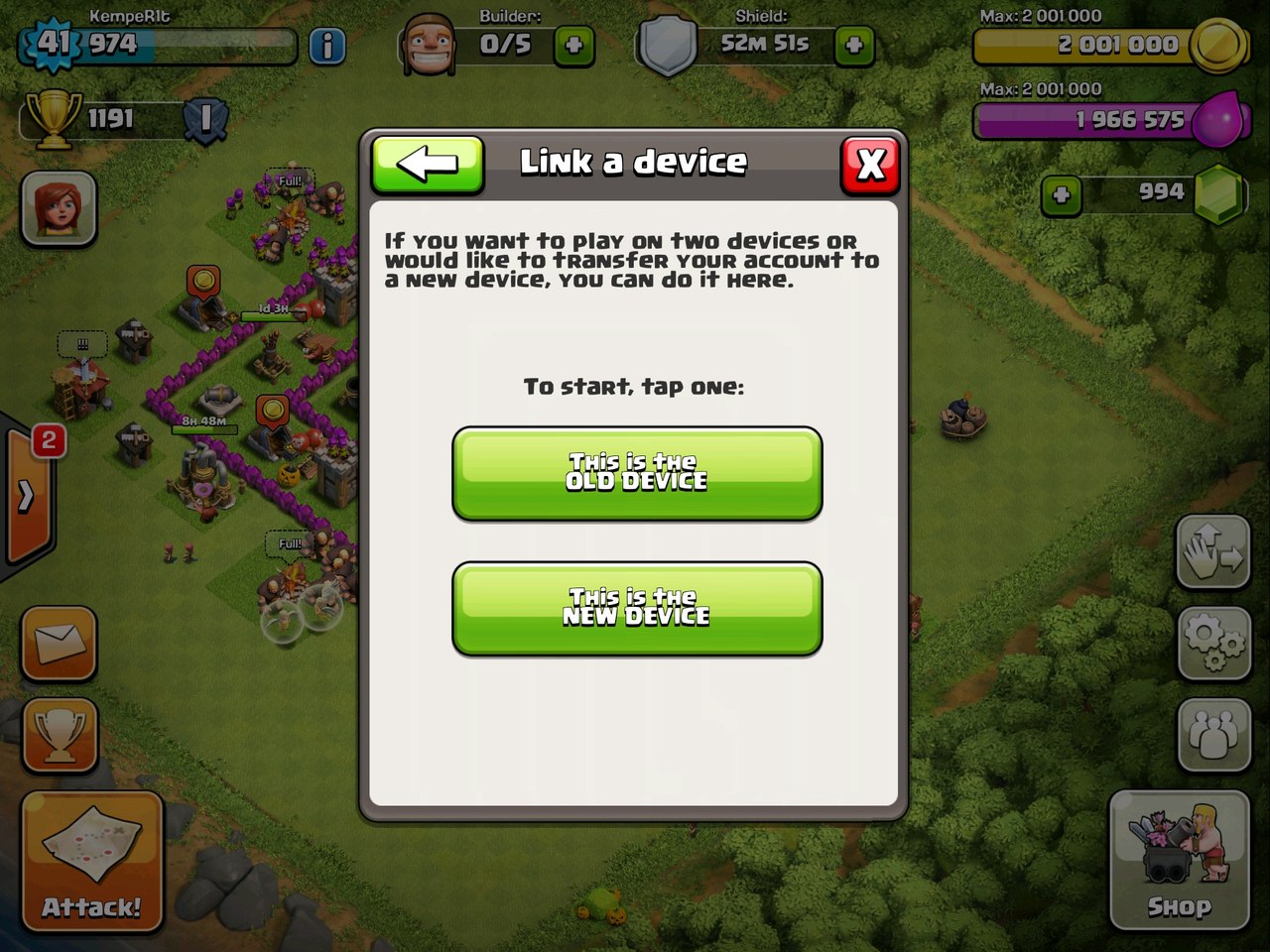The height and width of the screenshot is (952, 1270).
Task: Open the red-haired hero portrait
Action: click(60, 208)
